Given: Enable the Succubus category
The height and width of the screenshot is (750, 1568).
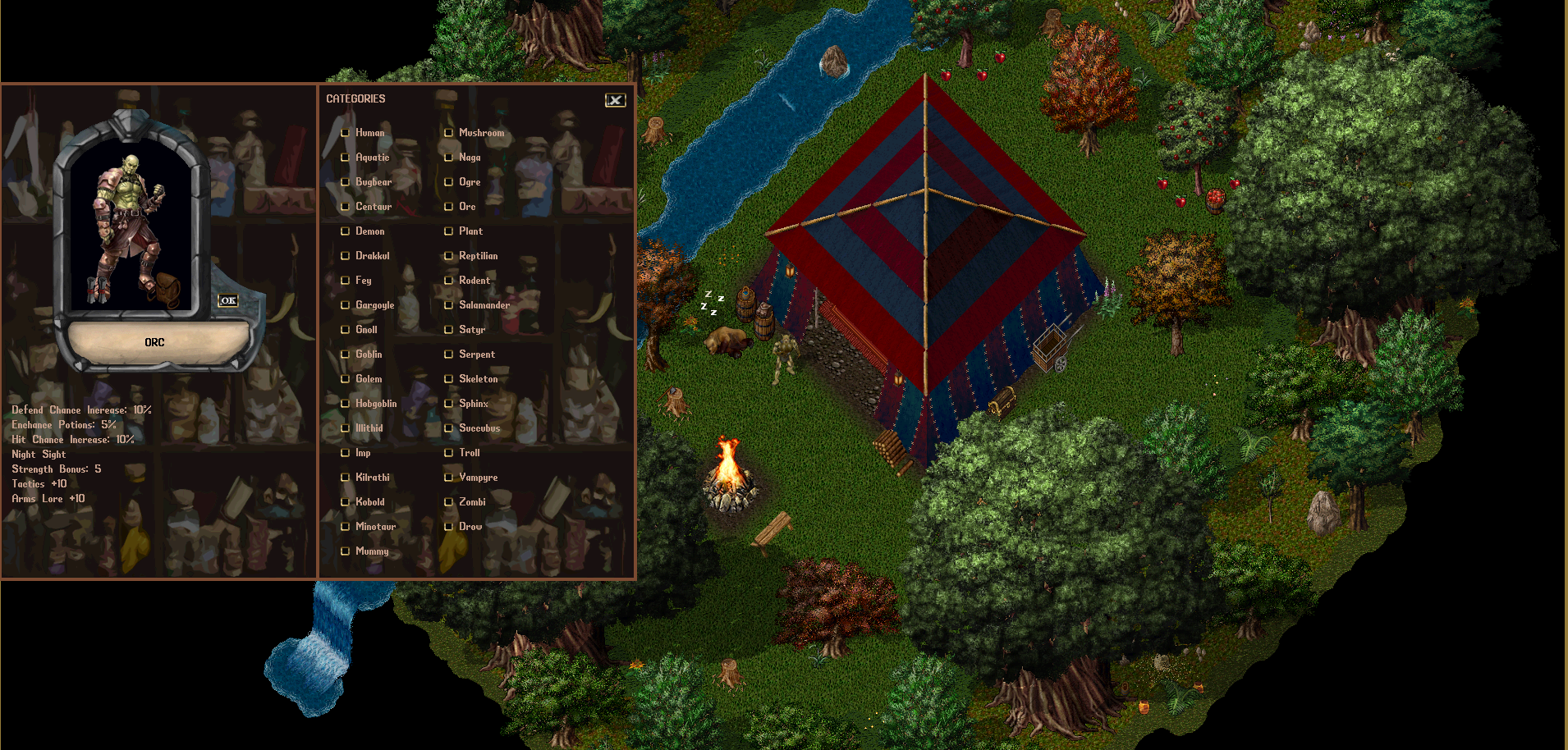Looking at the screenshot, I should click(x=448, y=428).
